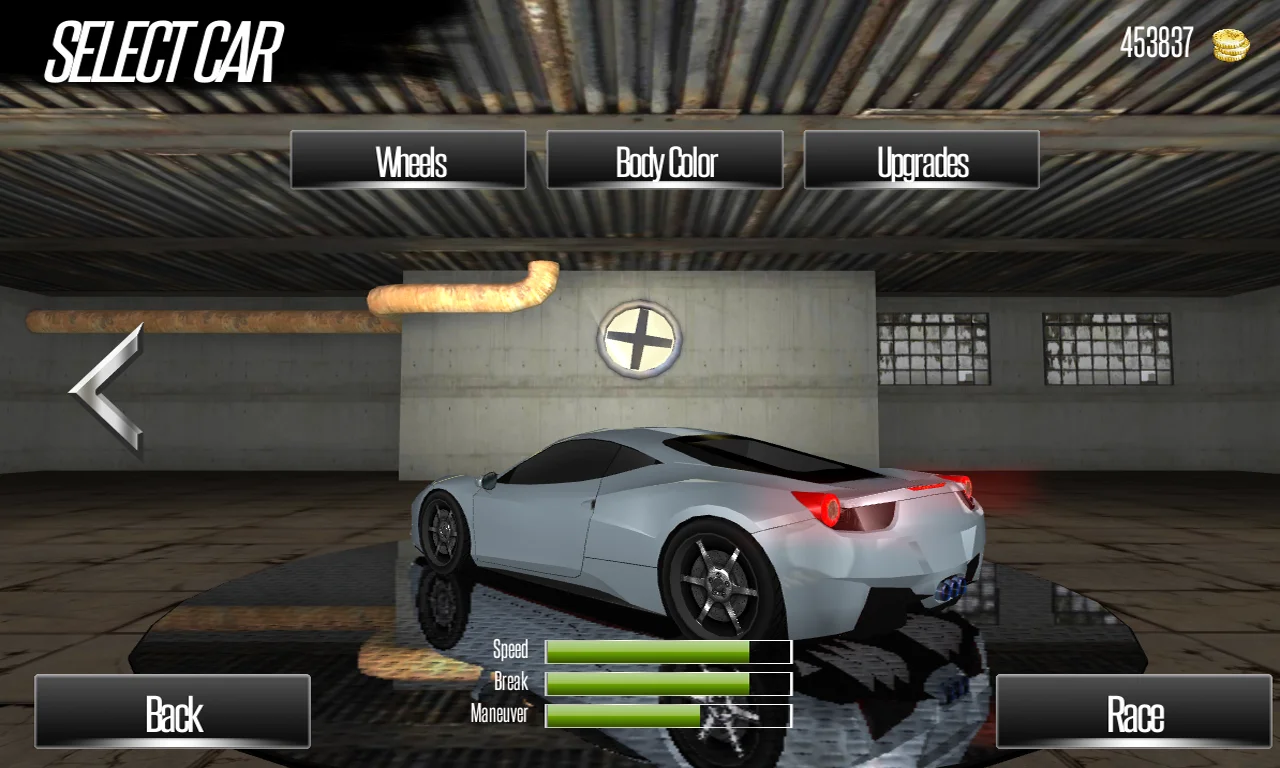Image resolution: width=1280 pixels, height=768 pixels.
Task: Click the Speed label
Action: pos(510,650)
